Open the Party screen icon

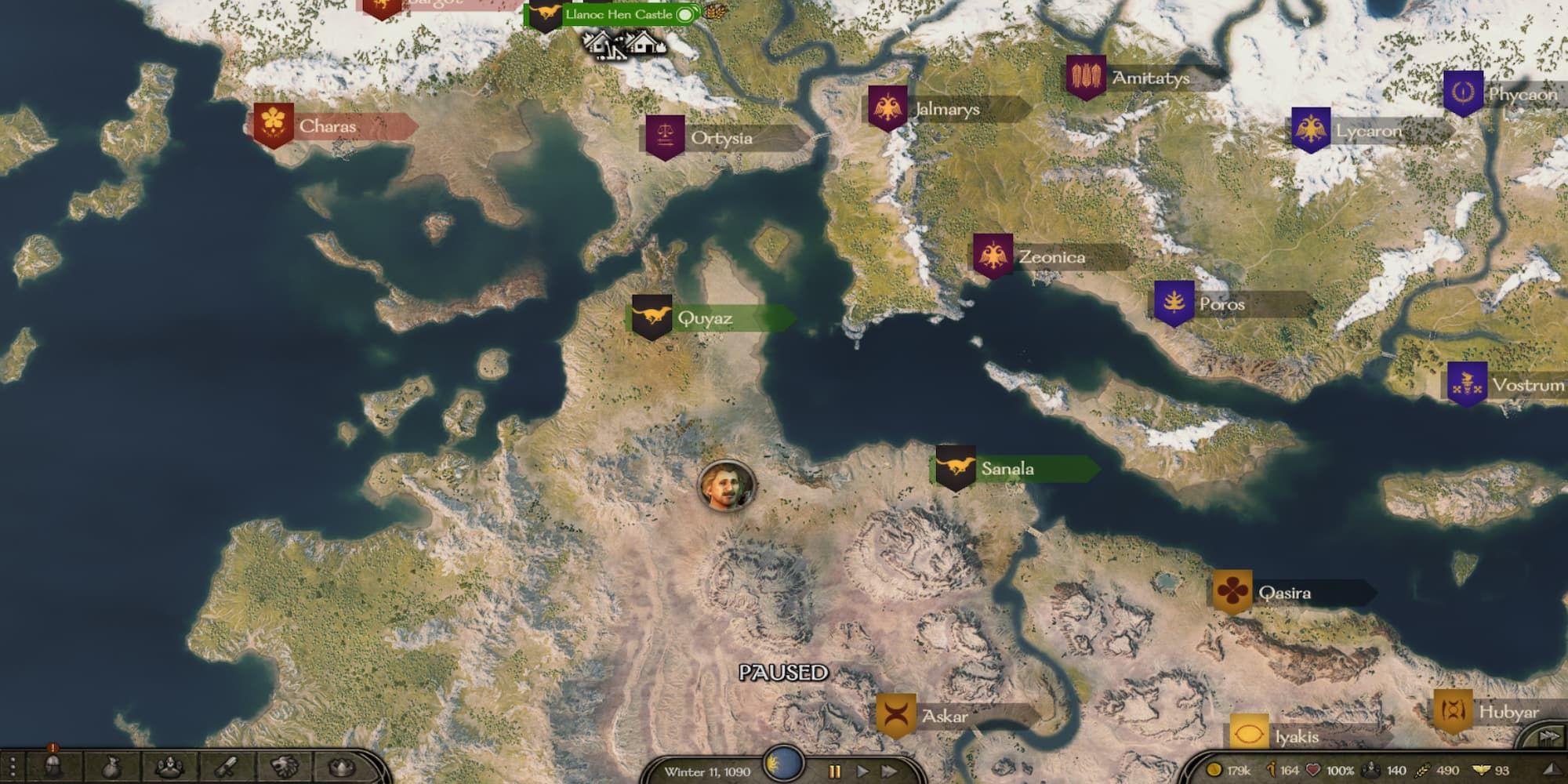(169, 766)
